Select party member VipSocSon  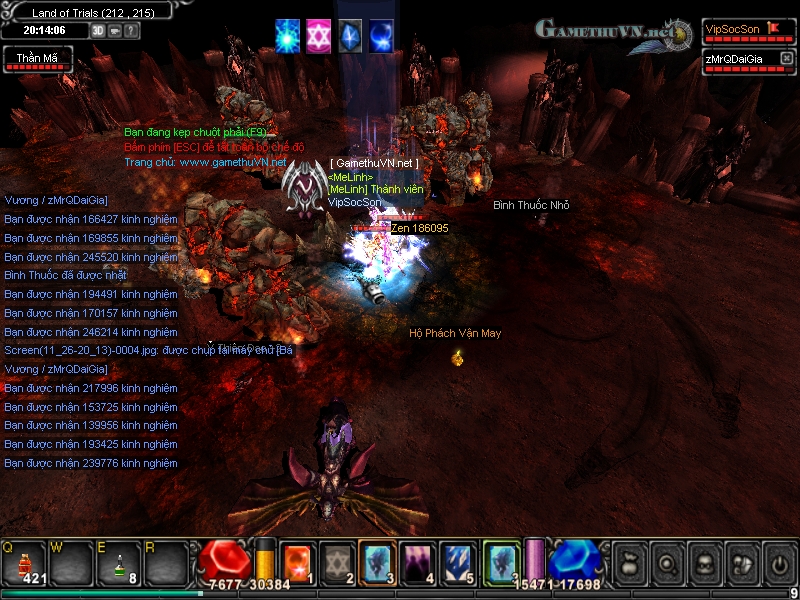point(733,29)
